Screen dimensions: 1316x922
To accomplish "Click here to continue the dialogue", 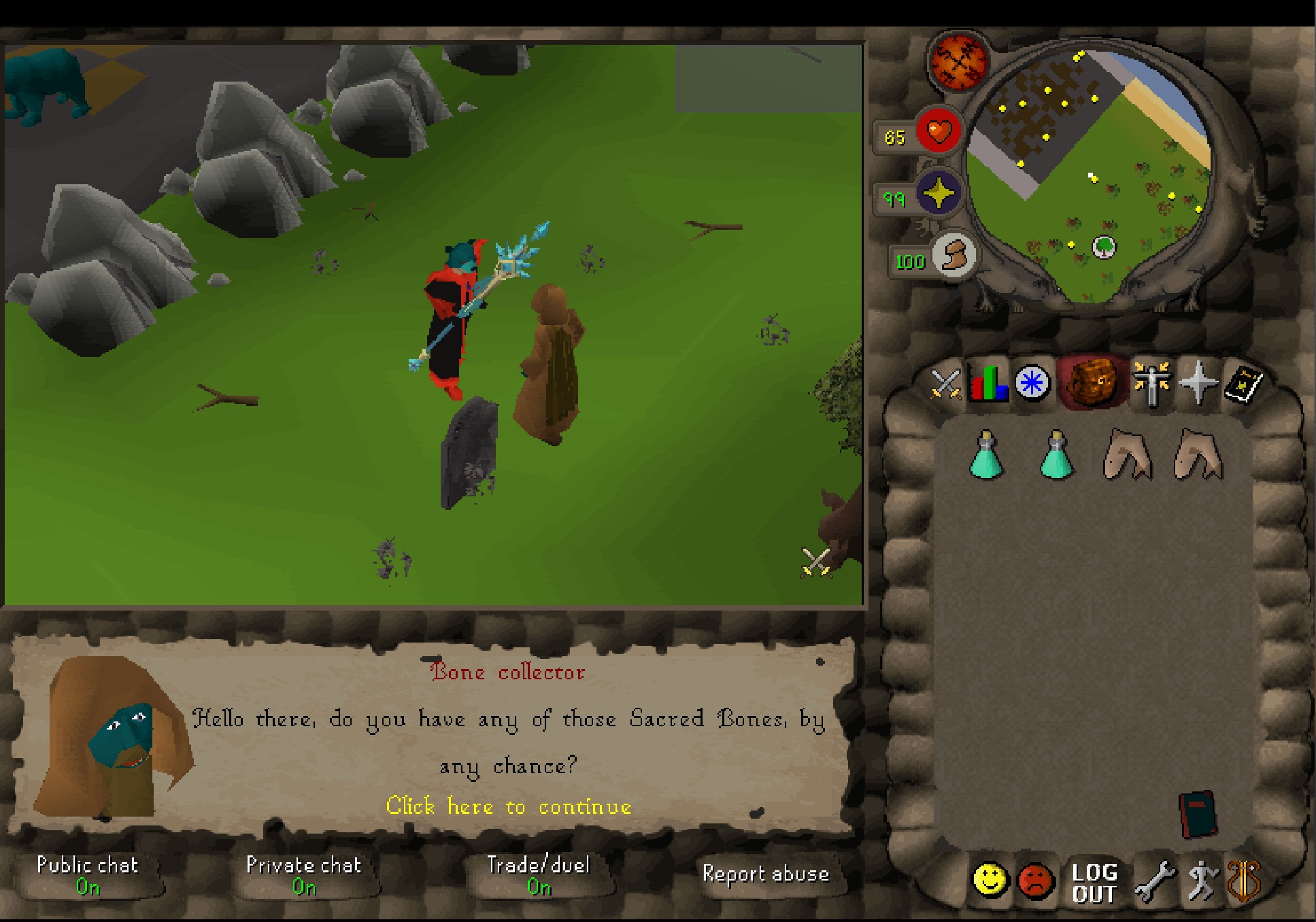I will point(508,806).
